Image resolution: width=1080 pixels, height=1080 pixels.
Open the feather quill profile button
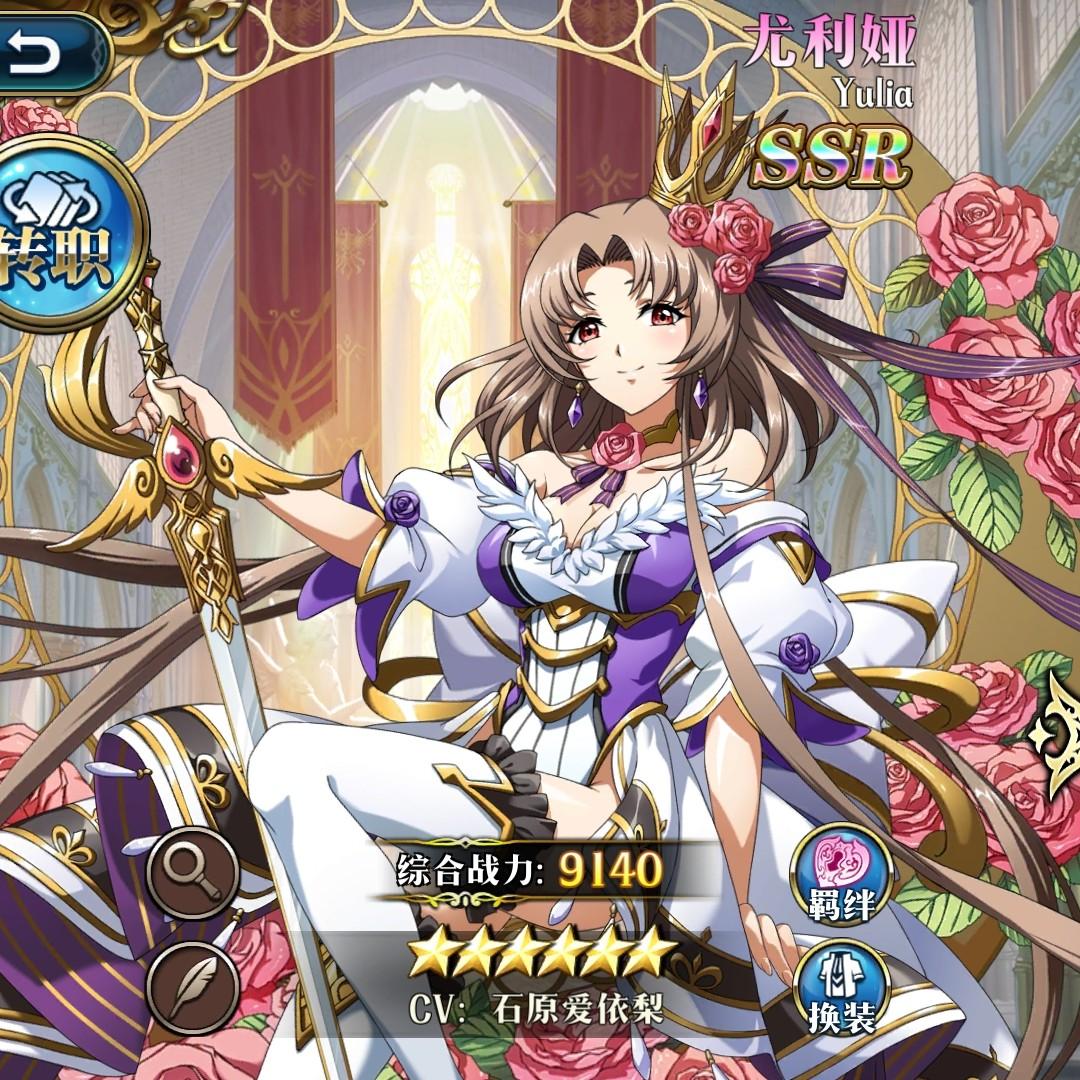193,987
